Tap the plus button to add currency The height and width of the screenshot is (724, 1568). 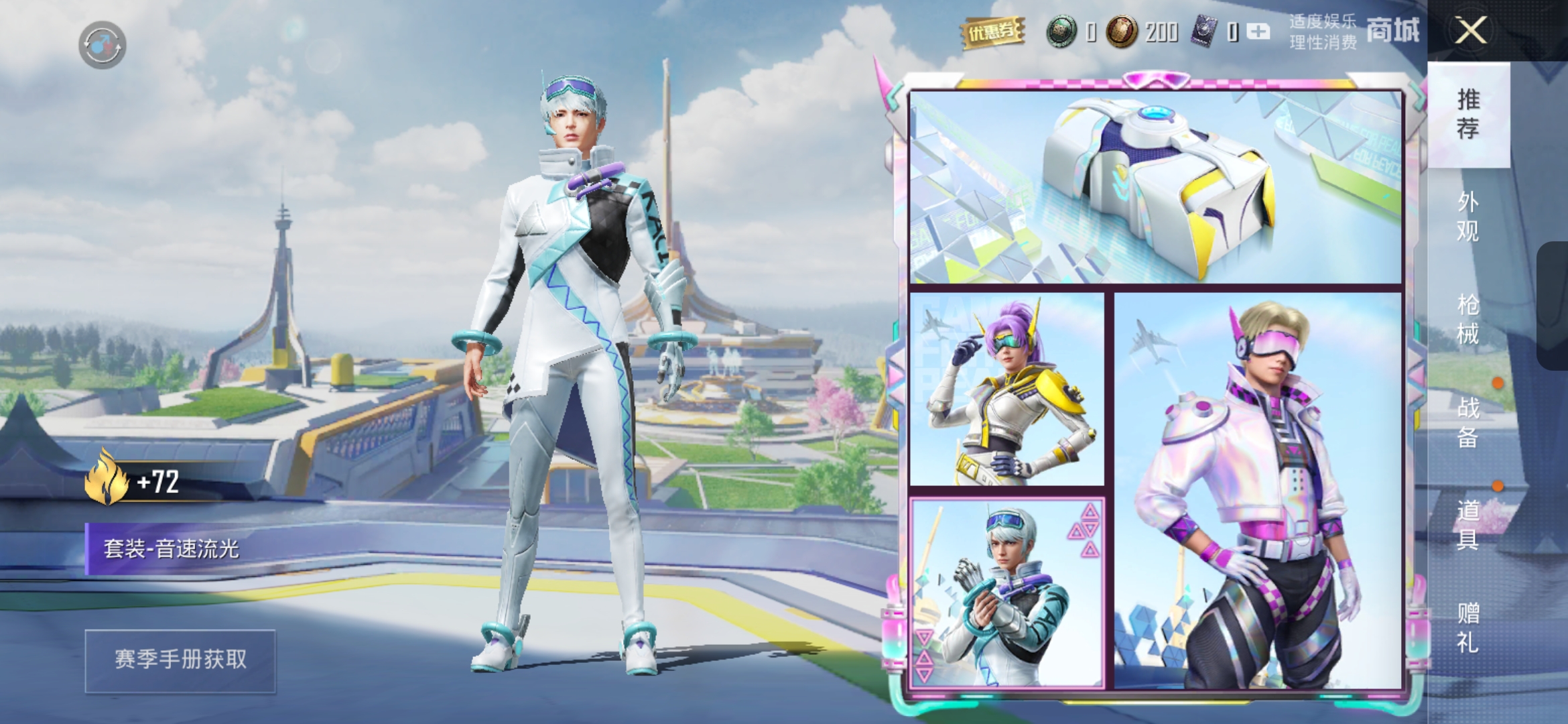coord(1258,32)
